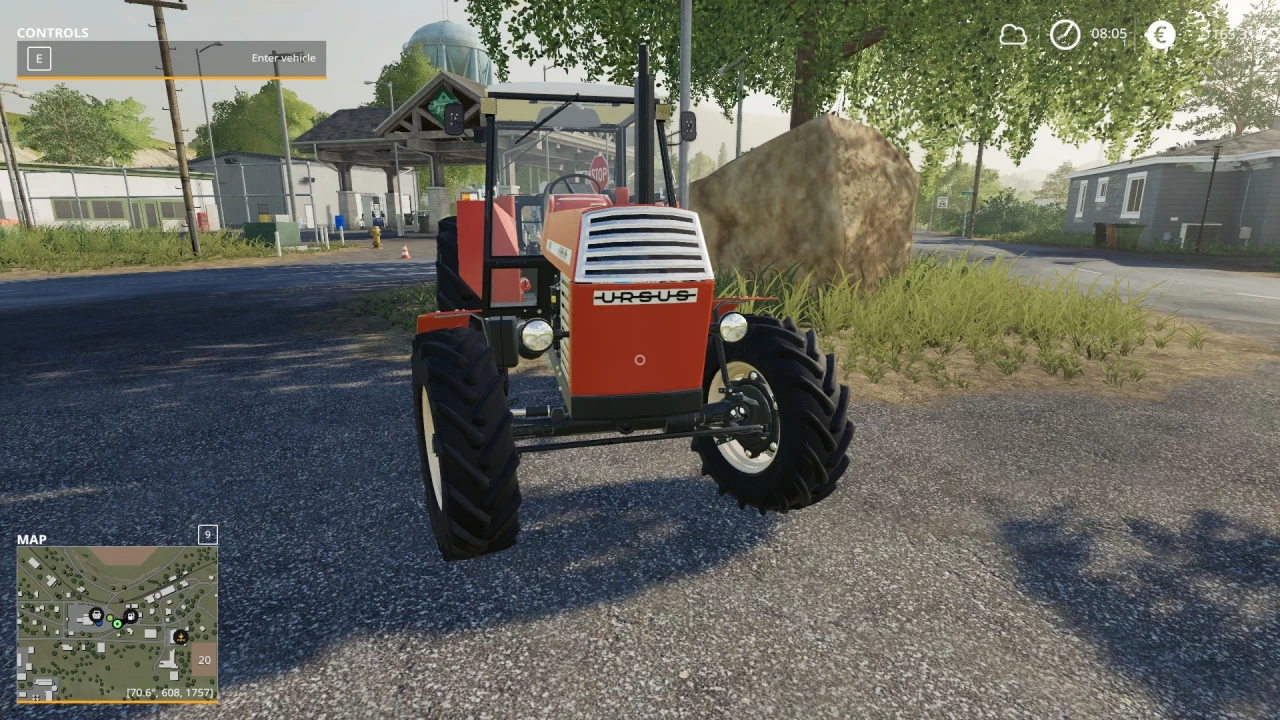The height and width of the screenshot is (720, 1280).
Task: Click the cloud weather icon
Action: click(x=1013, y=35)
